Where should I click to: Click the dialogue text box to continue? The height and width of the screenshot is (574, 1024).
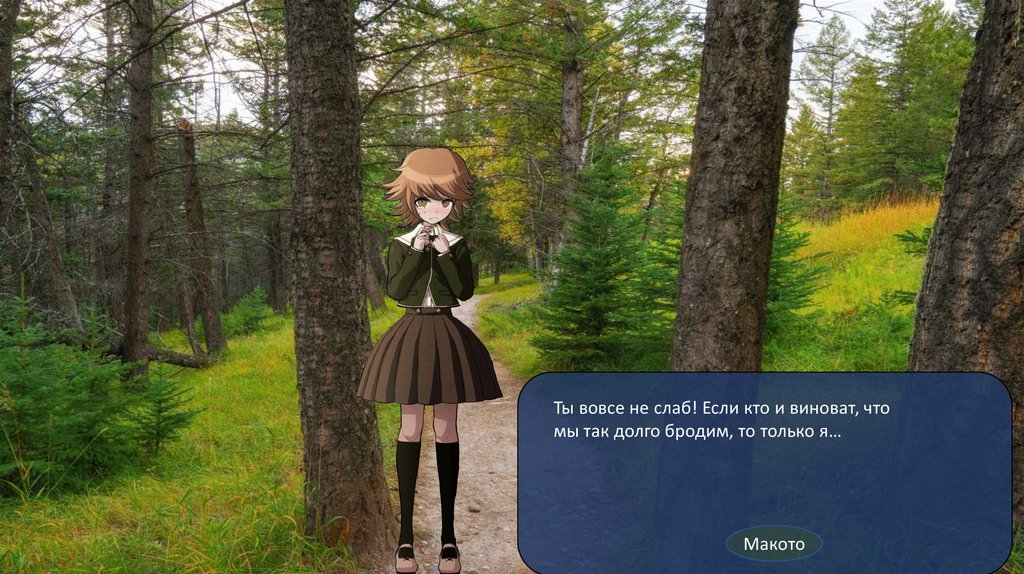click(764, 460)
